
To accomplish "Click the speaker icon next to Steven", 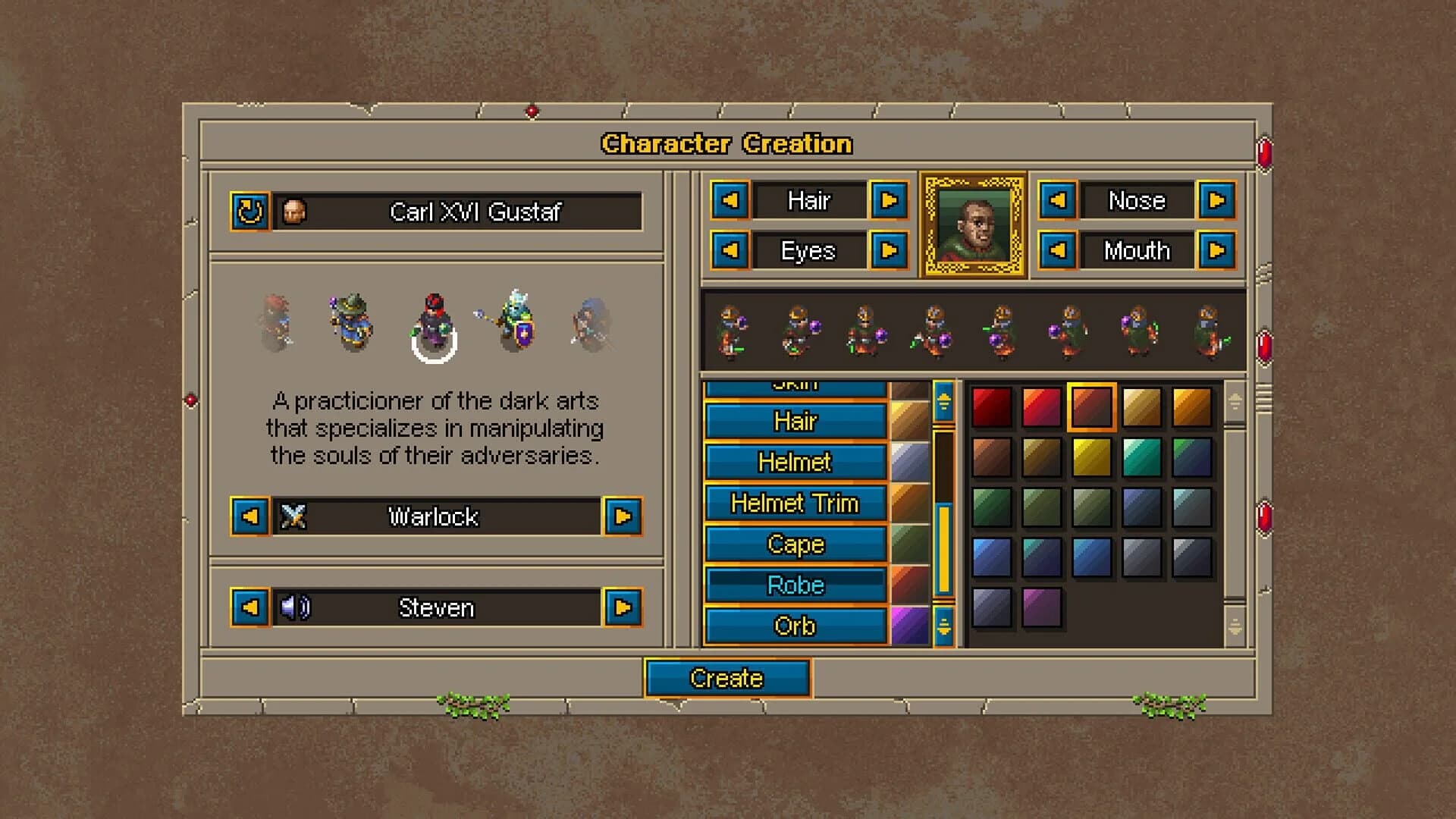I will [297, 607].
